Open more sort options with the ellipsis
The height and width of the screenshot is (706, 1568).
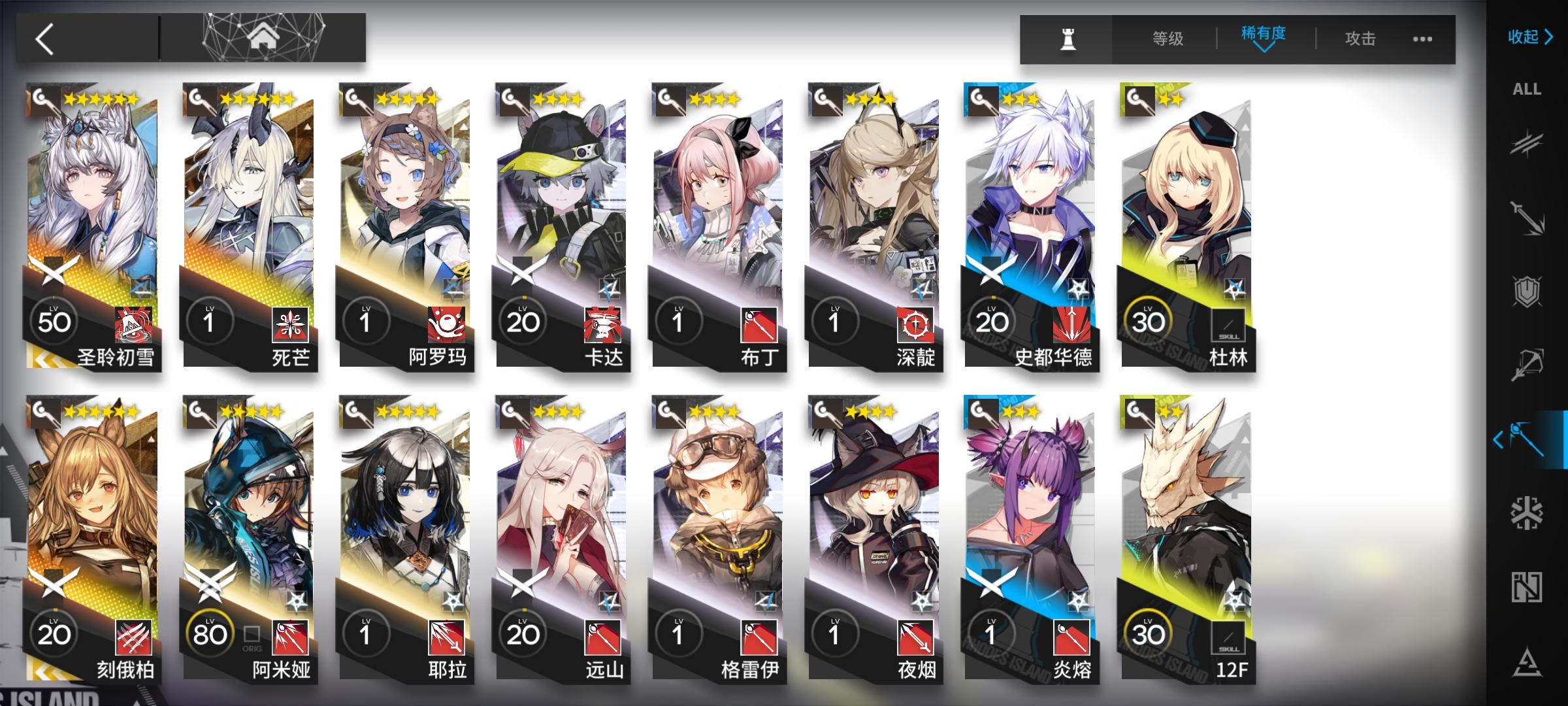click(1421, 39)
